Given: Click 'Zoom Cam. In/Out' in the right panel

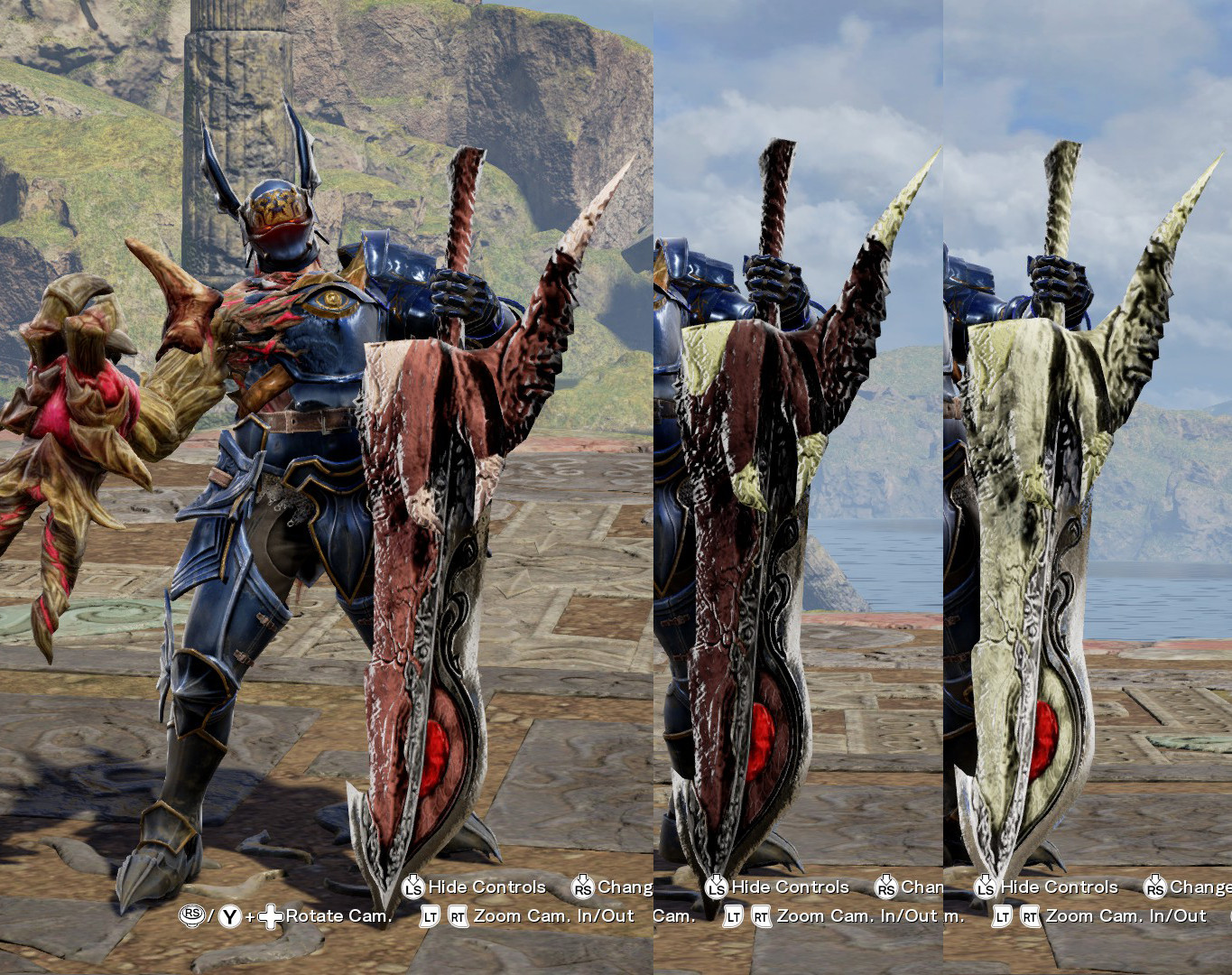Looking at the screenshot, I should pos(1126,915).
